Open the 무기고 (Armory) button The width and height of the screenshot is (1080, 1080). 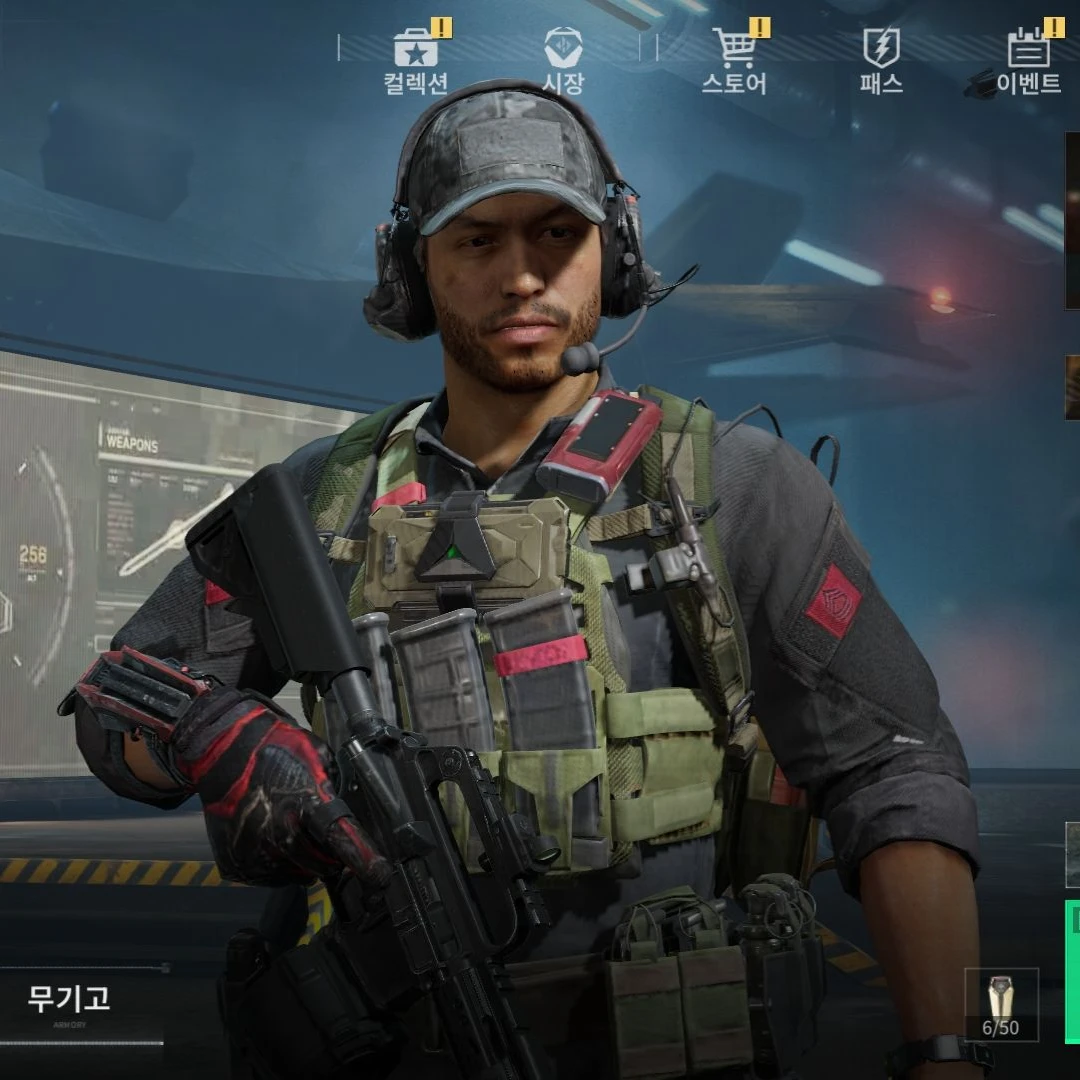point(70,1000)
